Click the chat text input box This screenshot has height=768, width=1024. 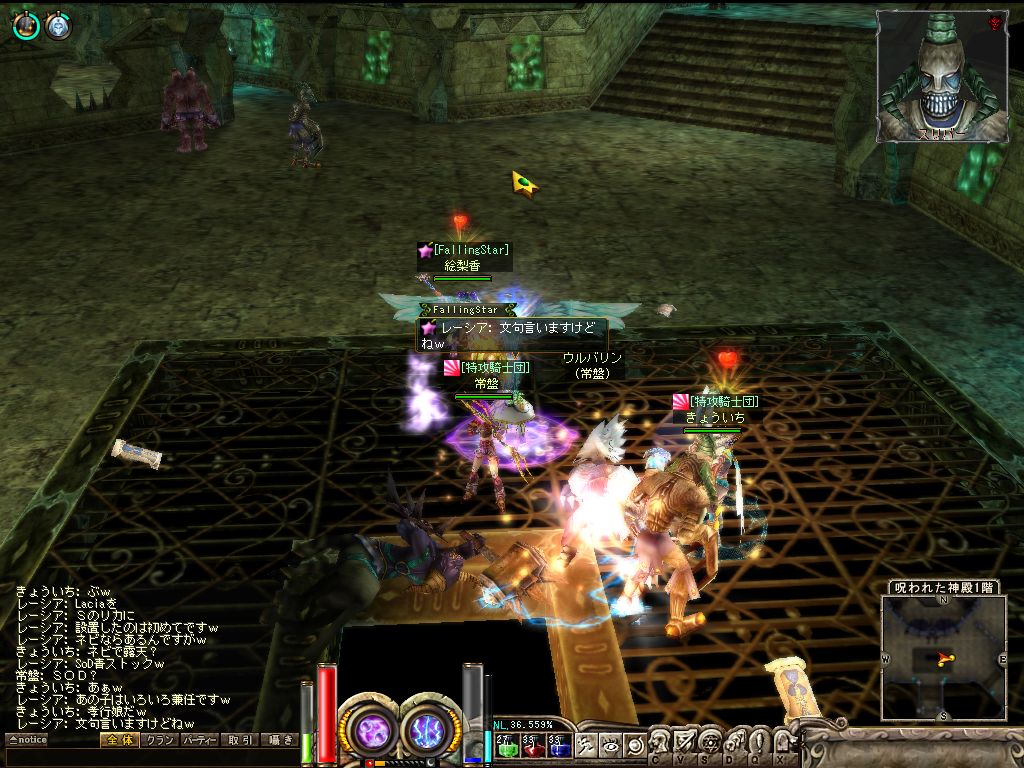(x=150, y=757)
